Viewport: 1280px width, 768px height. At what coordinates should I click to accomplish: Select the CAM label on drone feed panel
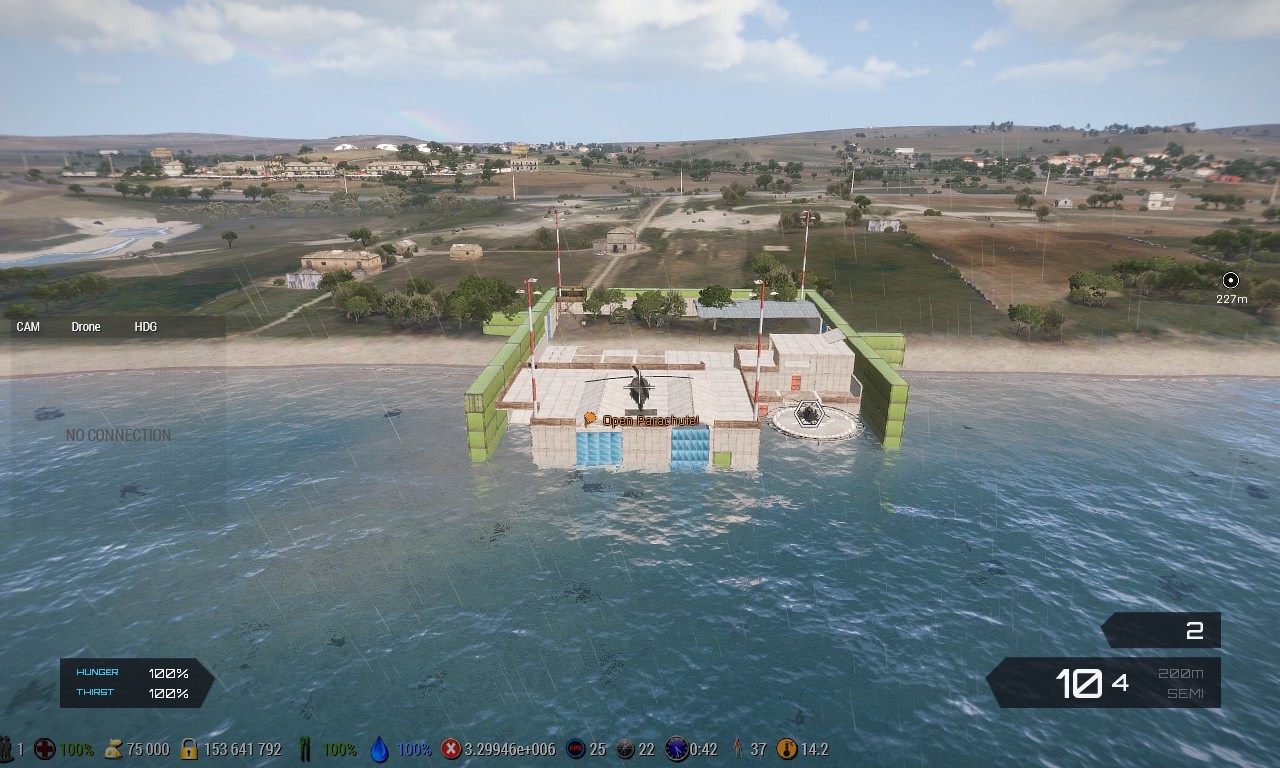pyautogui.click(x=28, y=327)
